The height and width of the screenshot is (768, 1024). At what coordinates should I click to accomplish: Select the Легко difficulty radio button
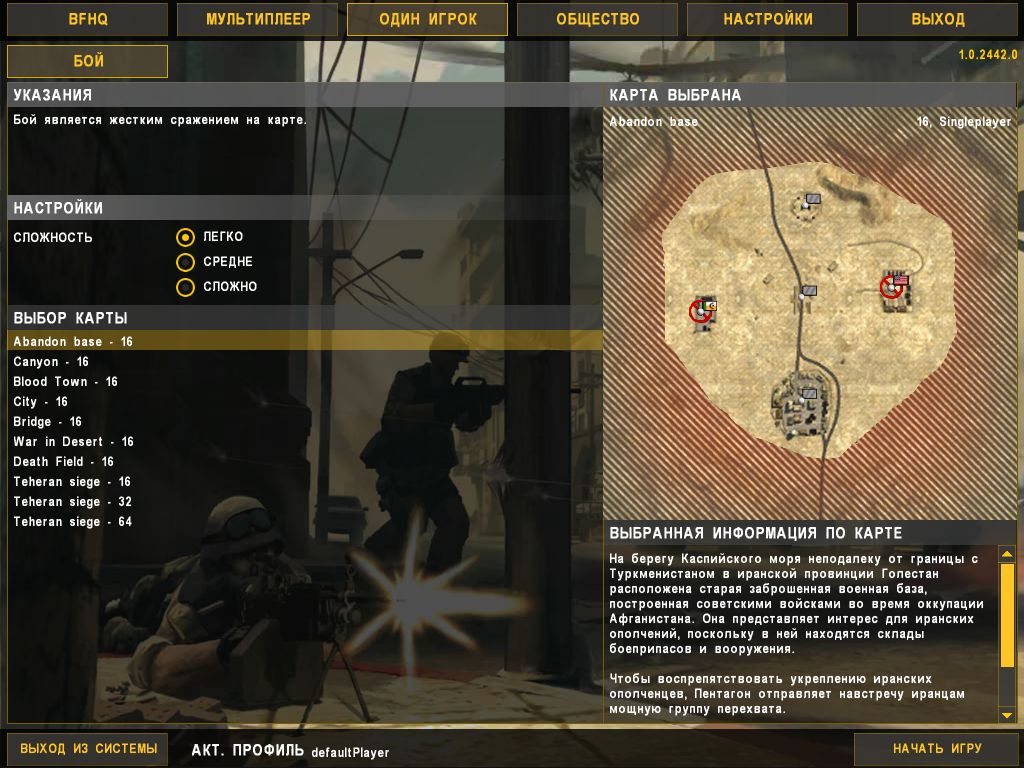pyautogui.click(x=185, y=237)
